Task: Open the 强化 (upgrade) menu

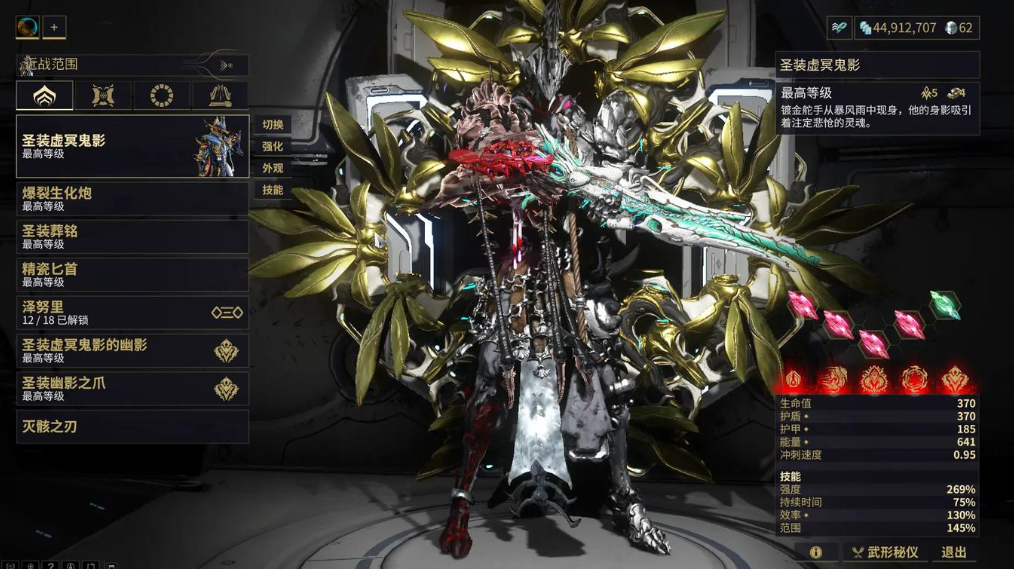Action: 272,147
